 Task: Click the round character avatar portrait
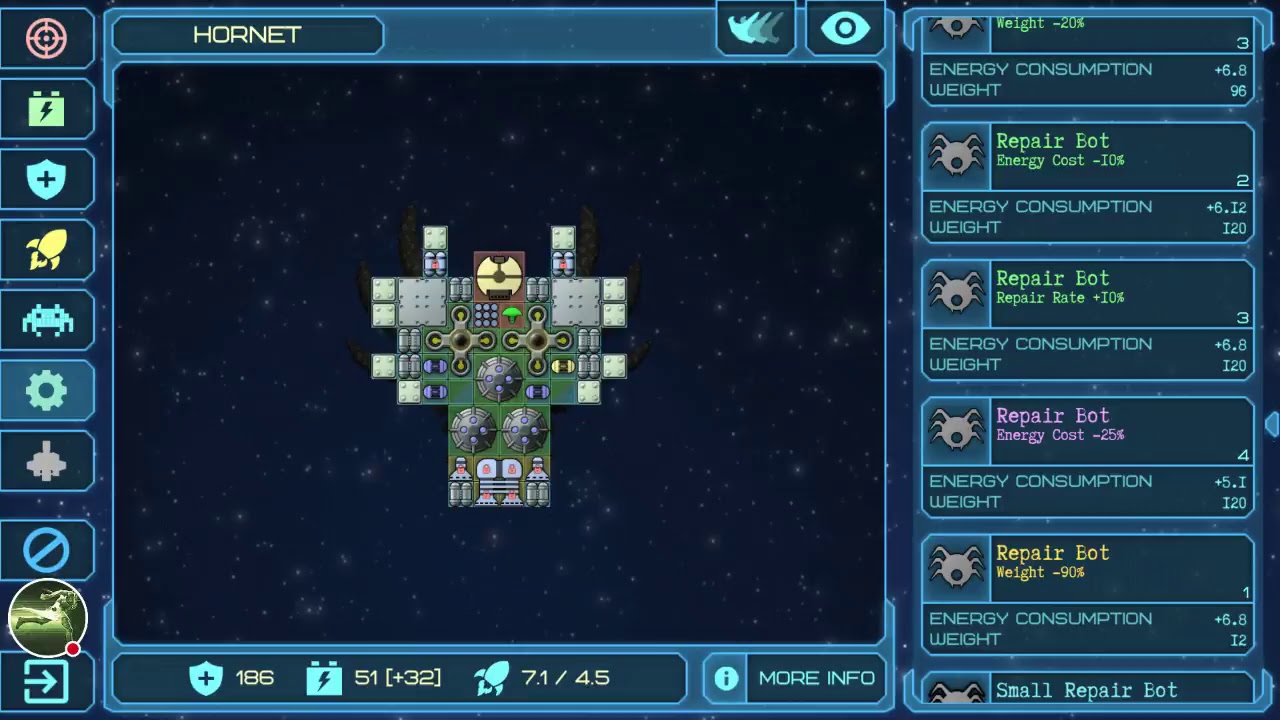point(47,617)
